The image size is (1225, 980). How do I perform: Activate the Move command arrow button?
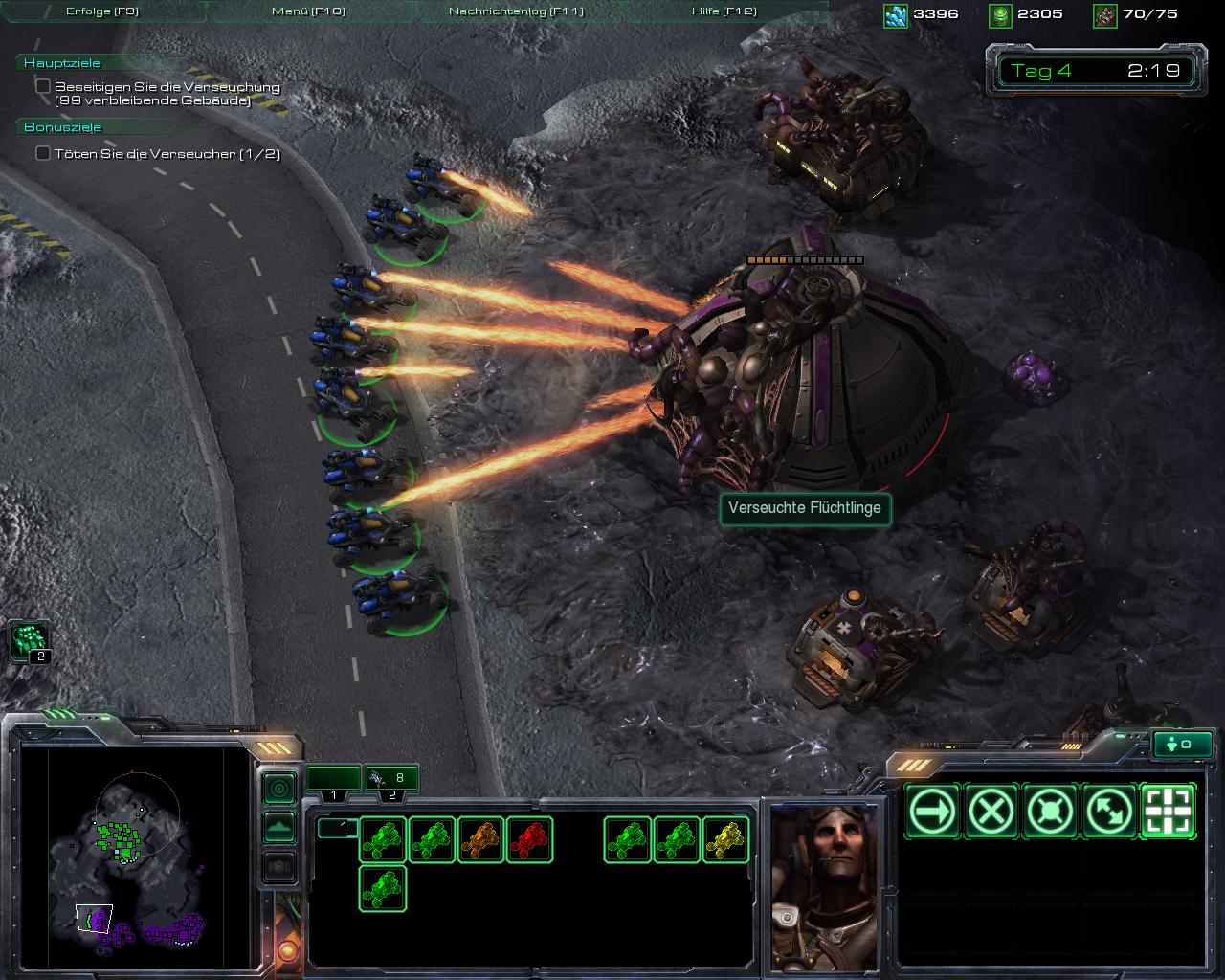[x=933, y=812]
